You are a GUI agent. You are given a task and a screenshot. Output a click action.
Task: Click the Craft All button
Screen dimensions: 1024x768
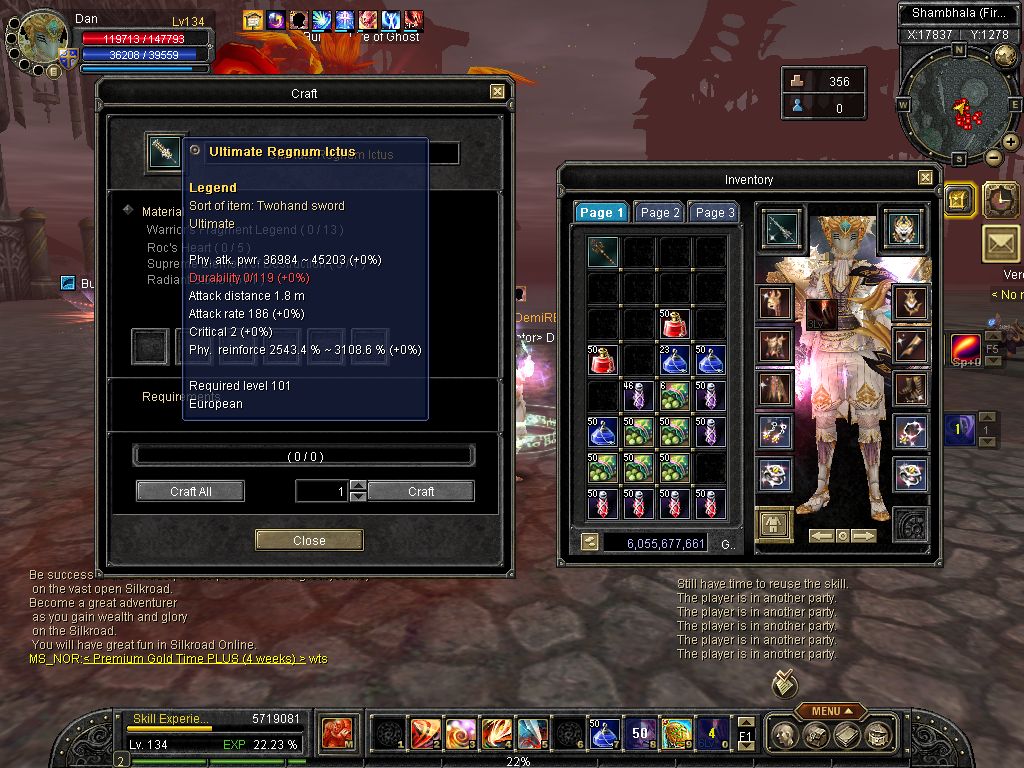(x=190, y=491)
